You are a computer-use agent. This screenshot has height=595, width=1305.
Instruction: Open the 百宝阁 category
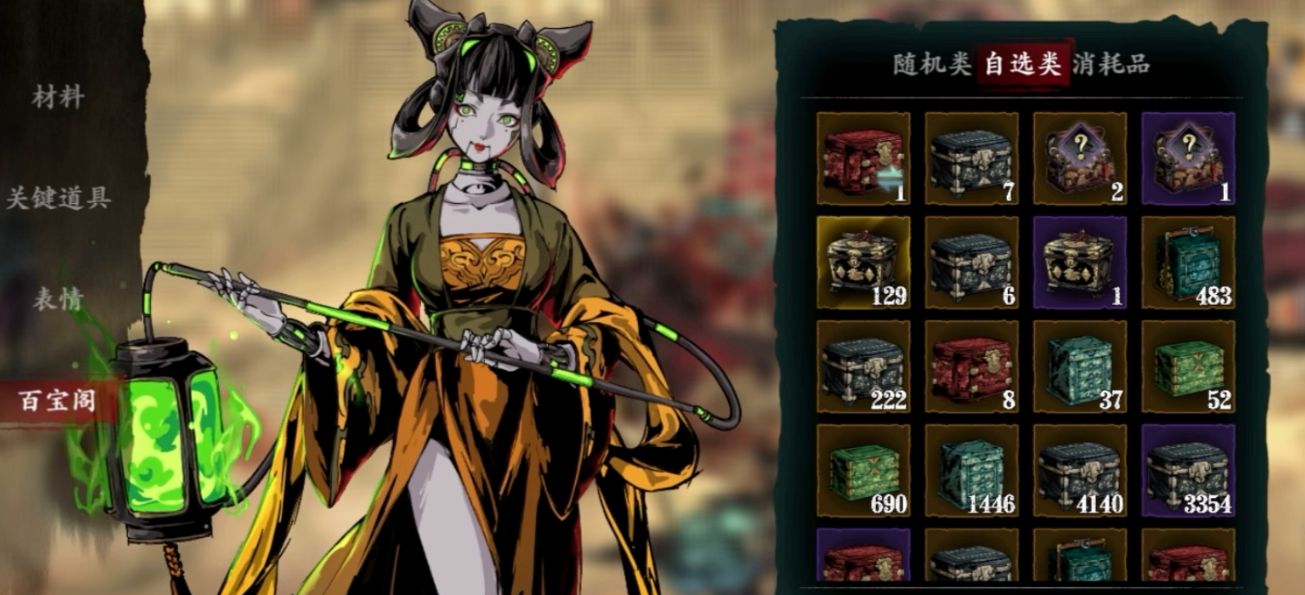coord(58,401)
